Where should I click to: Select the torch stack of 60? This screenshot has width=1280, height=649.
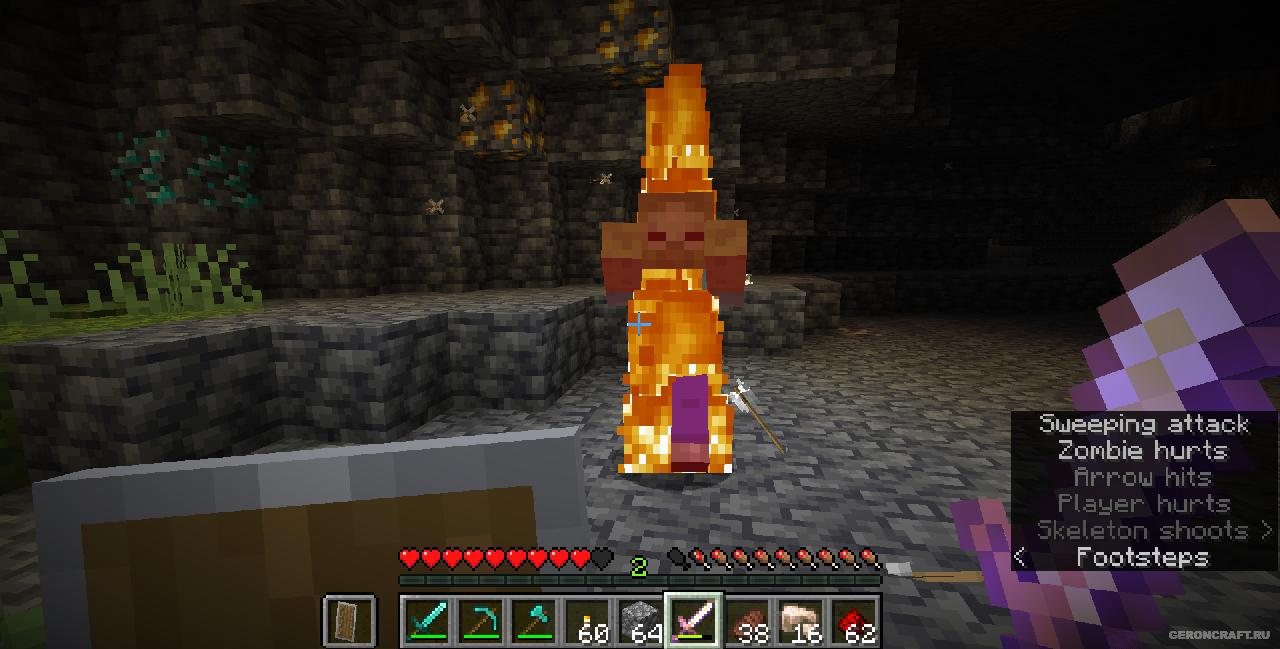pyautogui.click(x=588, y=621)
